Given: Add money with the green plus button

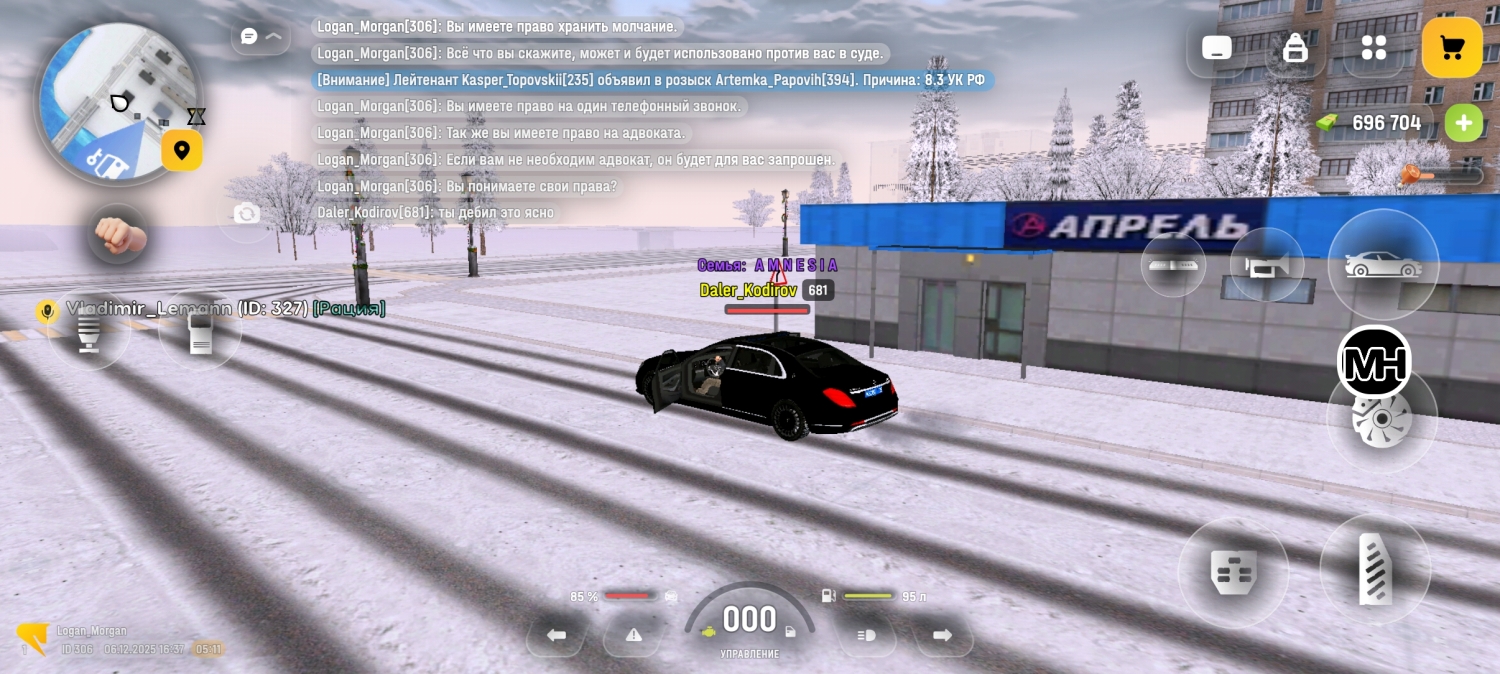Looking at the screenshot, I should pyautogui.click(x=1463, y=123).
